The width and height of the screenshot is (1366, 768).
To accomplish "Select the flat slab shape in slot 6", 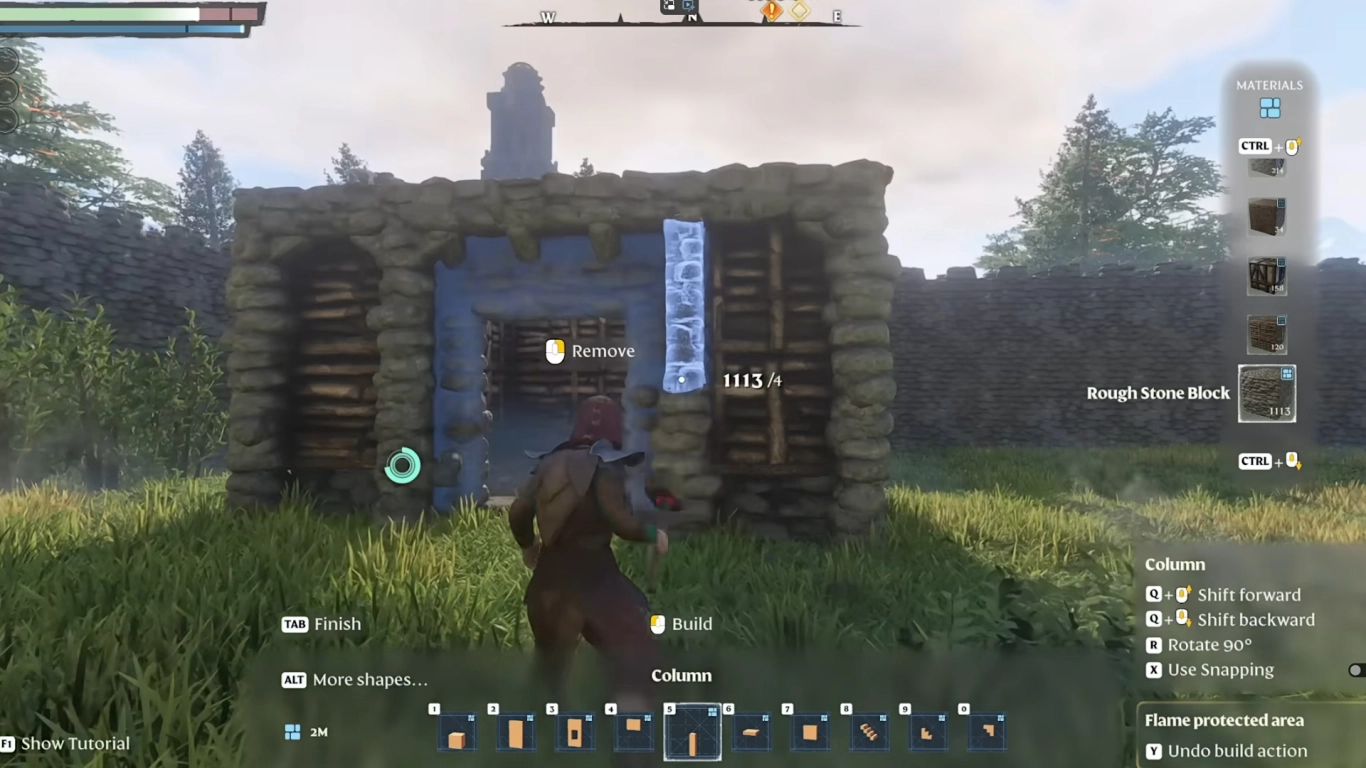I will pos(751,732).
